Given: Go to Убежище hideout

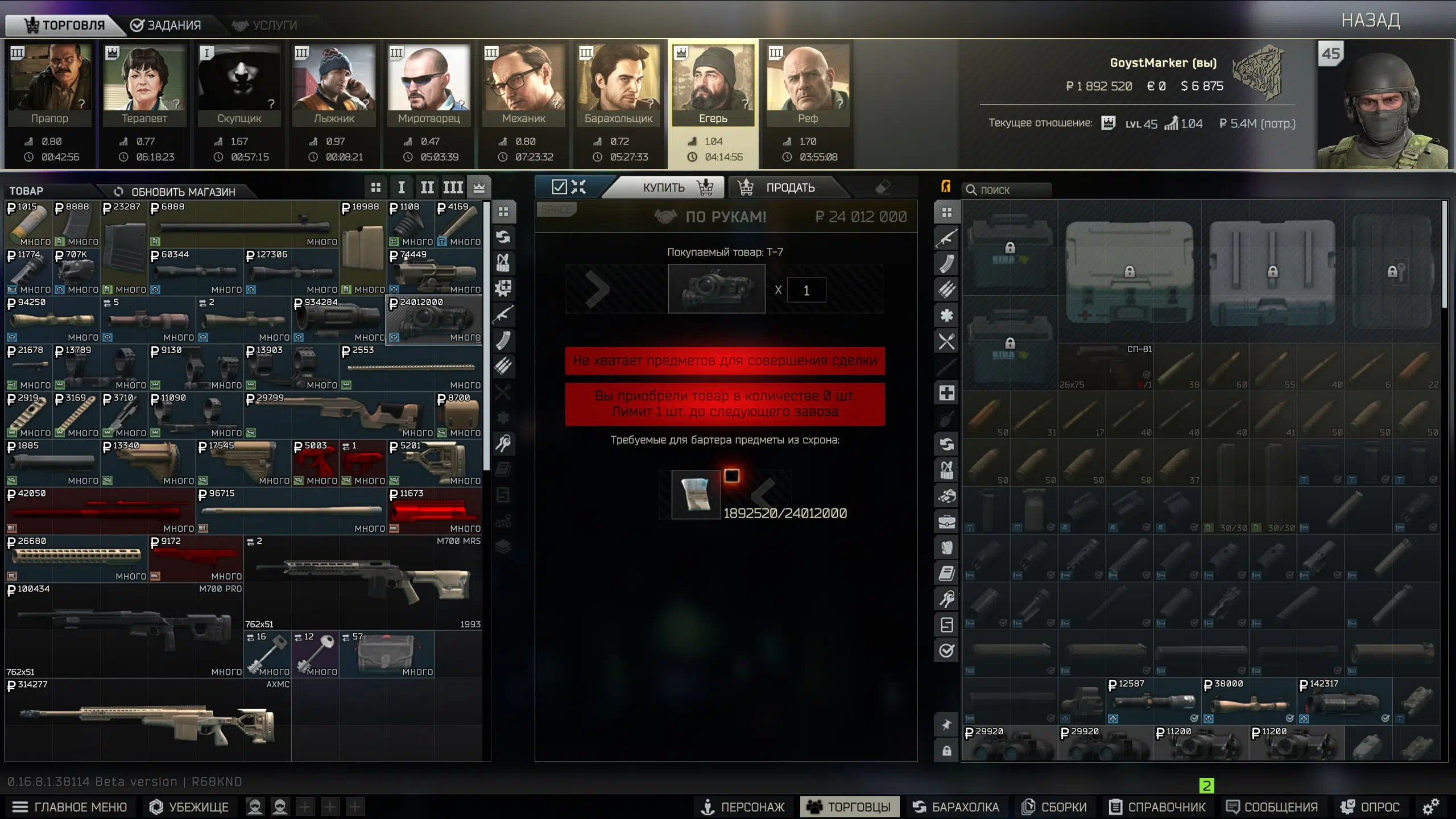Looking at the screenshot, I should [189, 807].
